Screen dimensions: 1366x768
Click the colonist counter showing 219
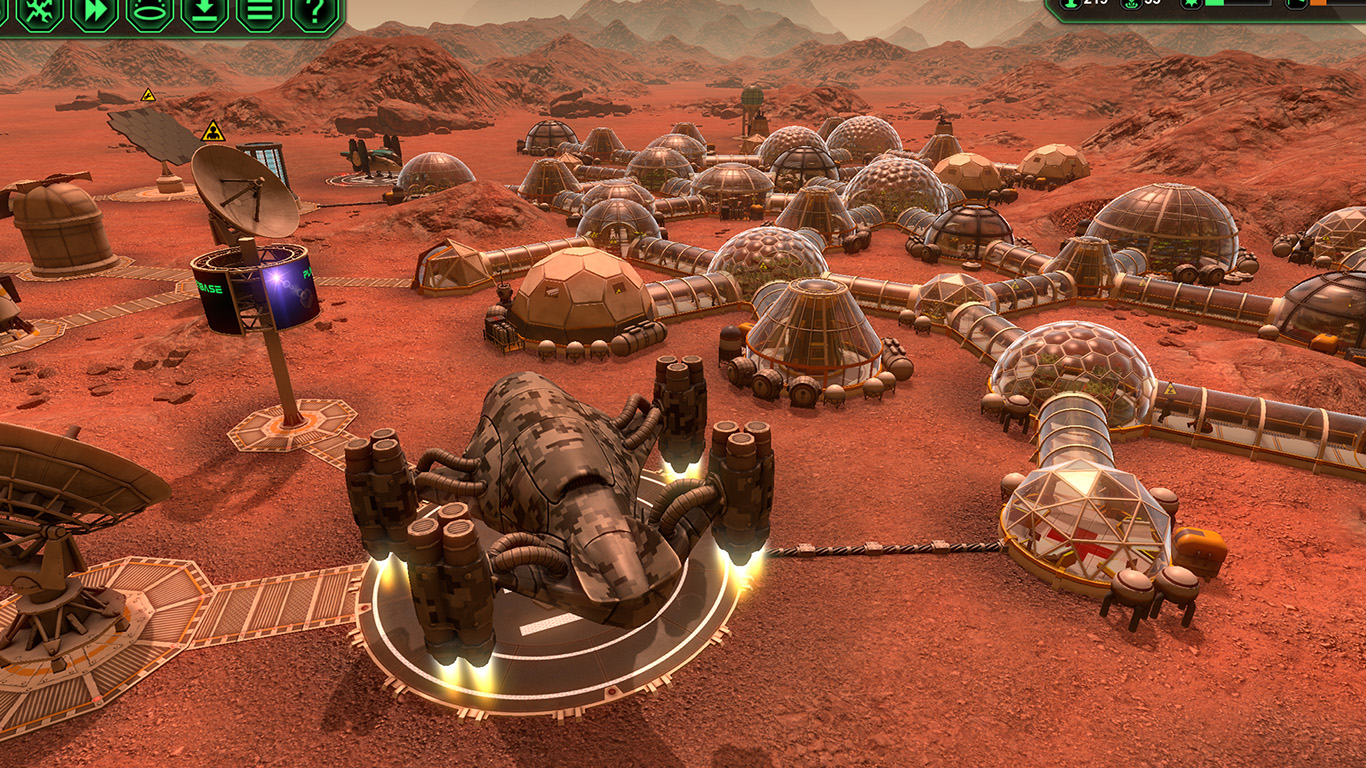pos(1094,5)
